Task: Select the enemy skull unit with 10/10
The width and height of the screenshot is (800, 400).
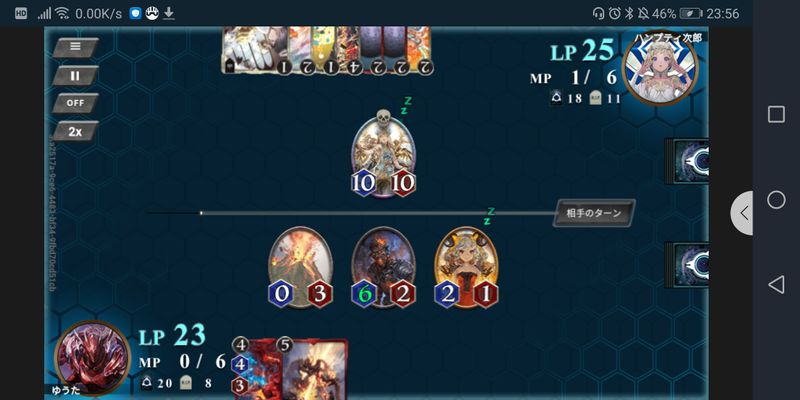Action: pos(383,152)
